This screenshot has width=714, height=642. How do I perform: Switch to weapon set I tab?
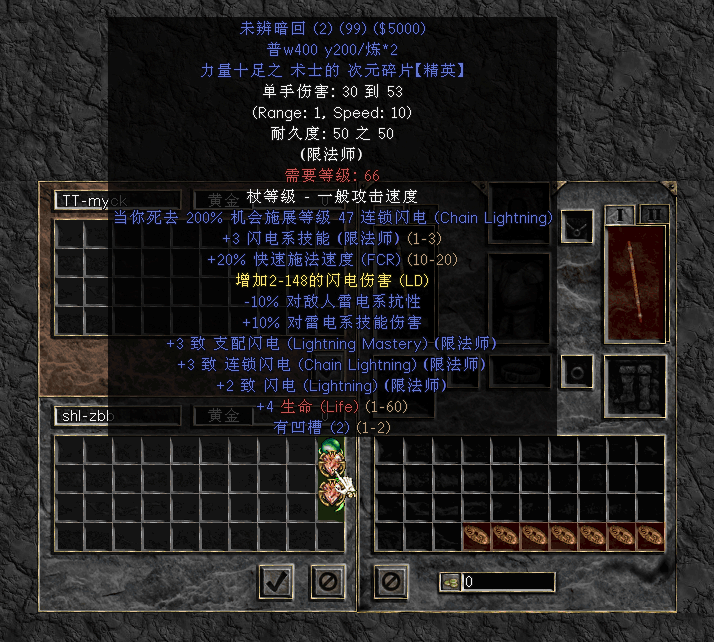(x=621, y=215)
